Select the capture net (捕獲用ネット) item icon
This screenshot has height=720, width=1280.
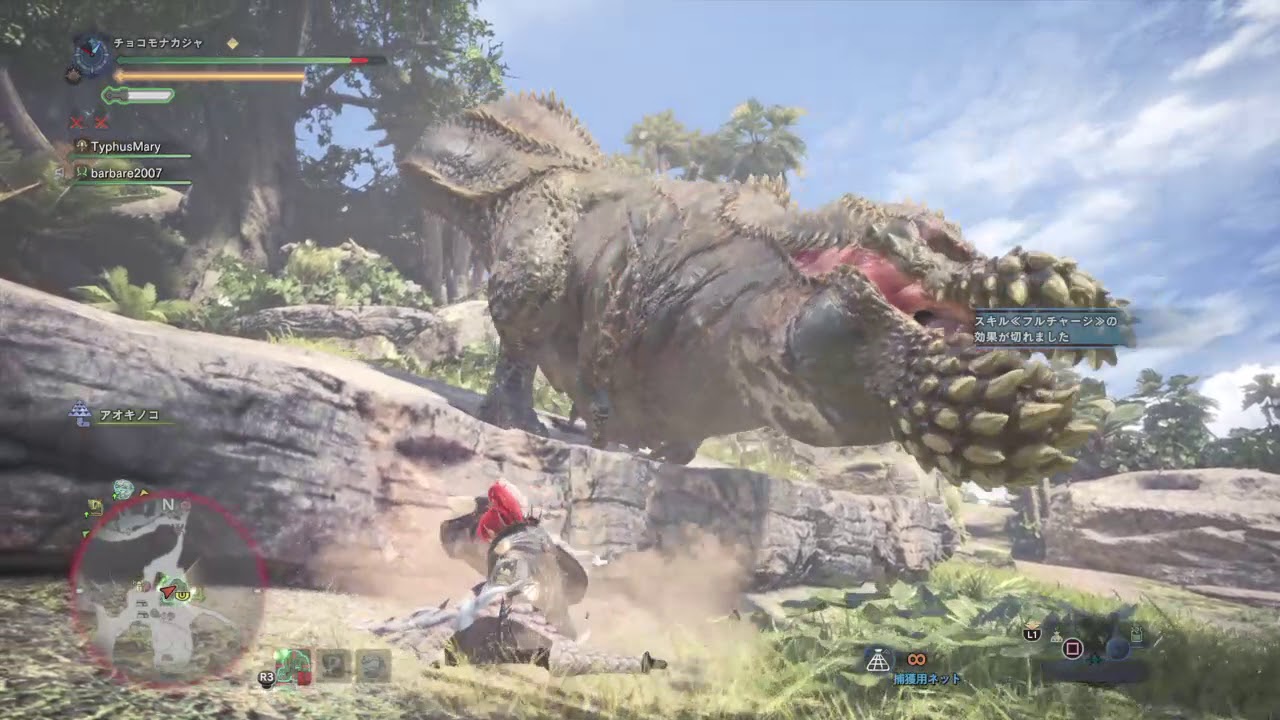(877, 661)
